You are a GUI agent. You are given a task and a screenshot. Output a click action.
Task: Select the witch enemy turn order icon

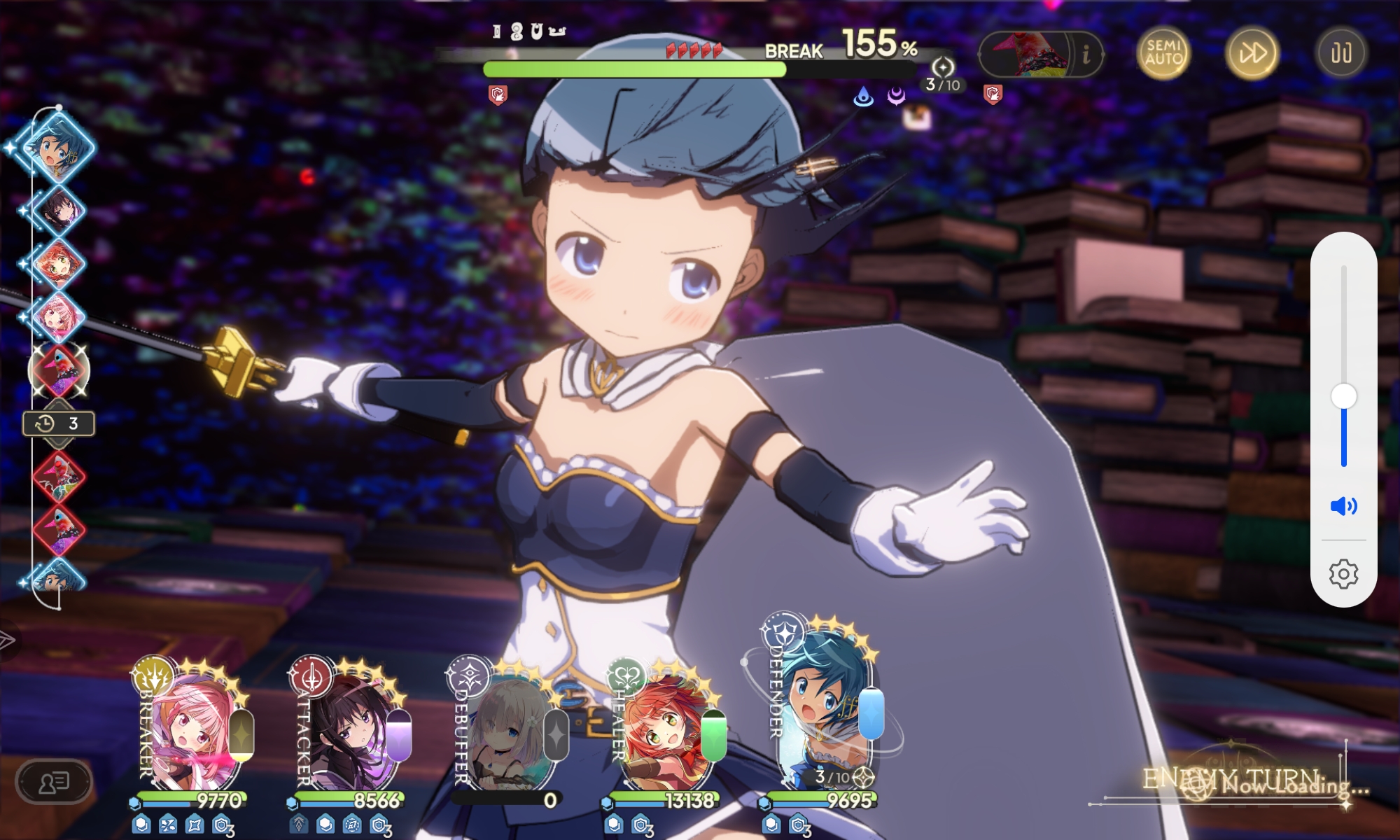(59, 370)
